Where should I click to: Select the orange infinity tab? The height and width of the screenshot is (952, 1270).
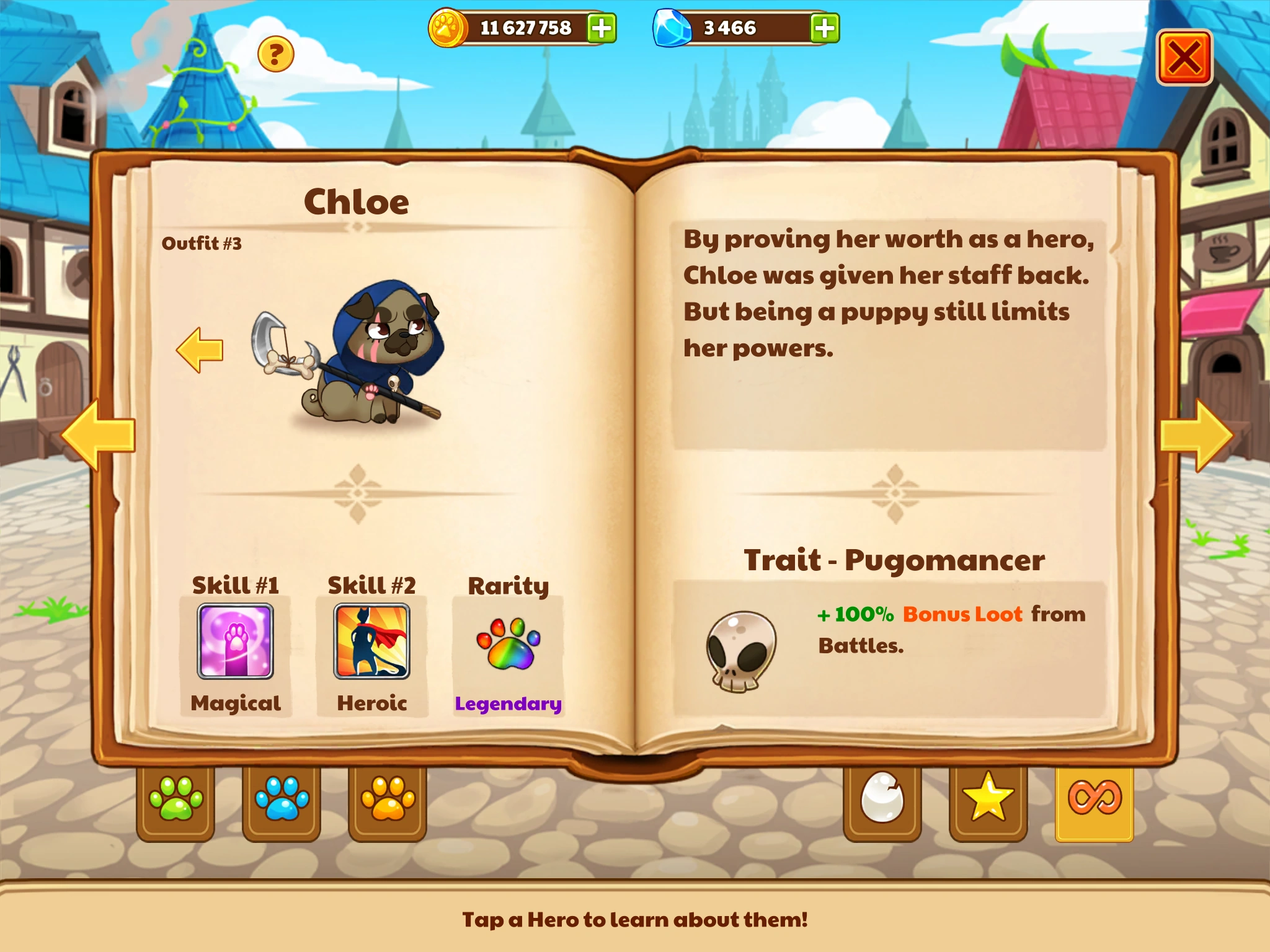coord(1091,800)
